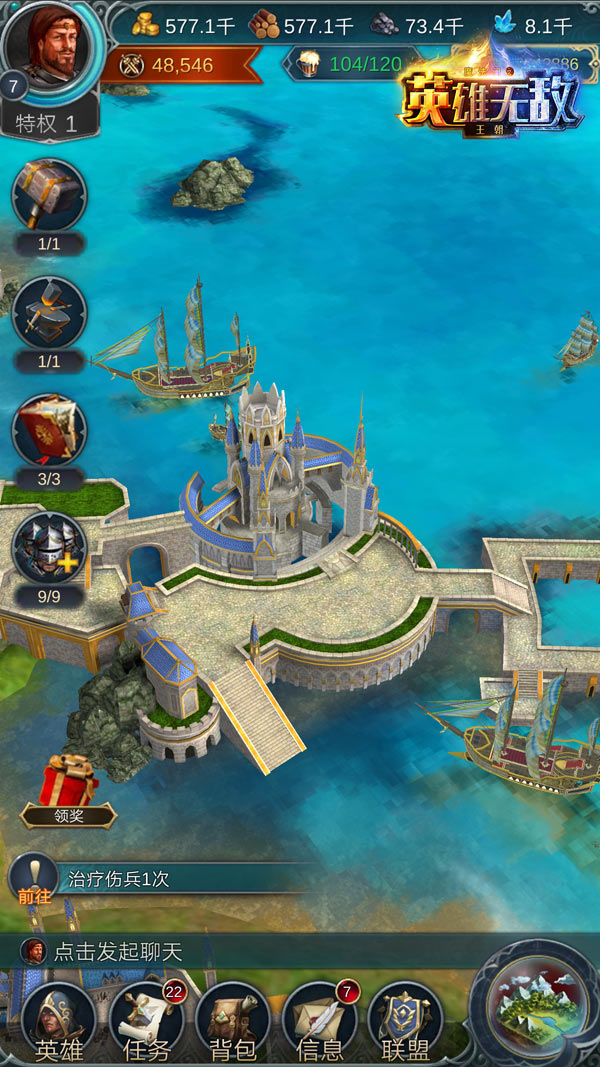Open the hero avatar profile
The height and width of the screenshot is (1067, 600).
(52, 48)
